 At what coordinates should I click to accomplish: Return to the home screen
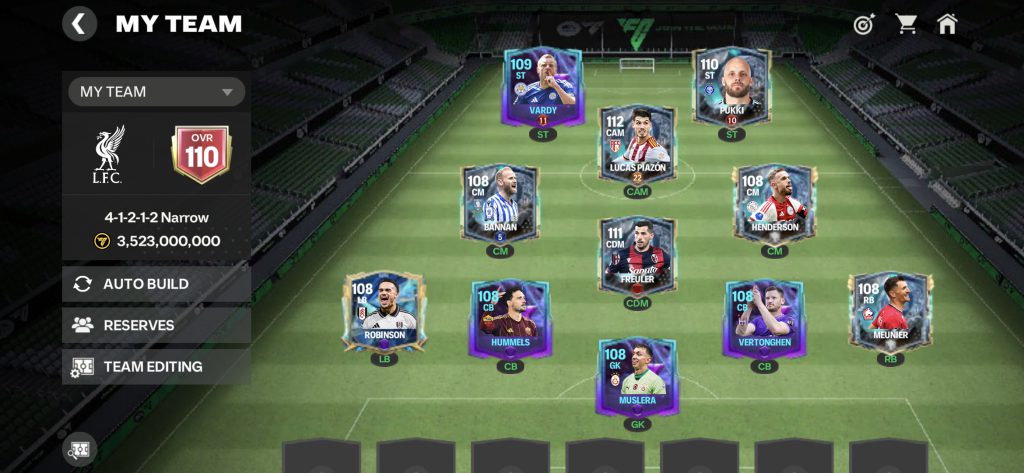point(947,24)
